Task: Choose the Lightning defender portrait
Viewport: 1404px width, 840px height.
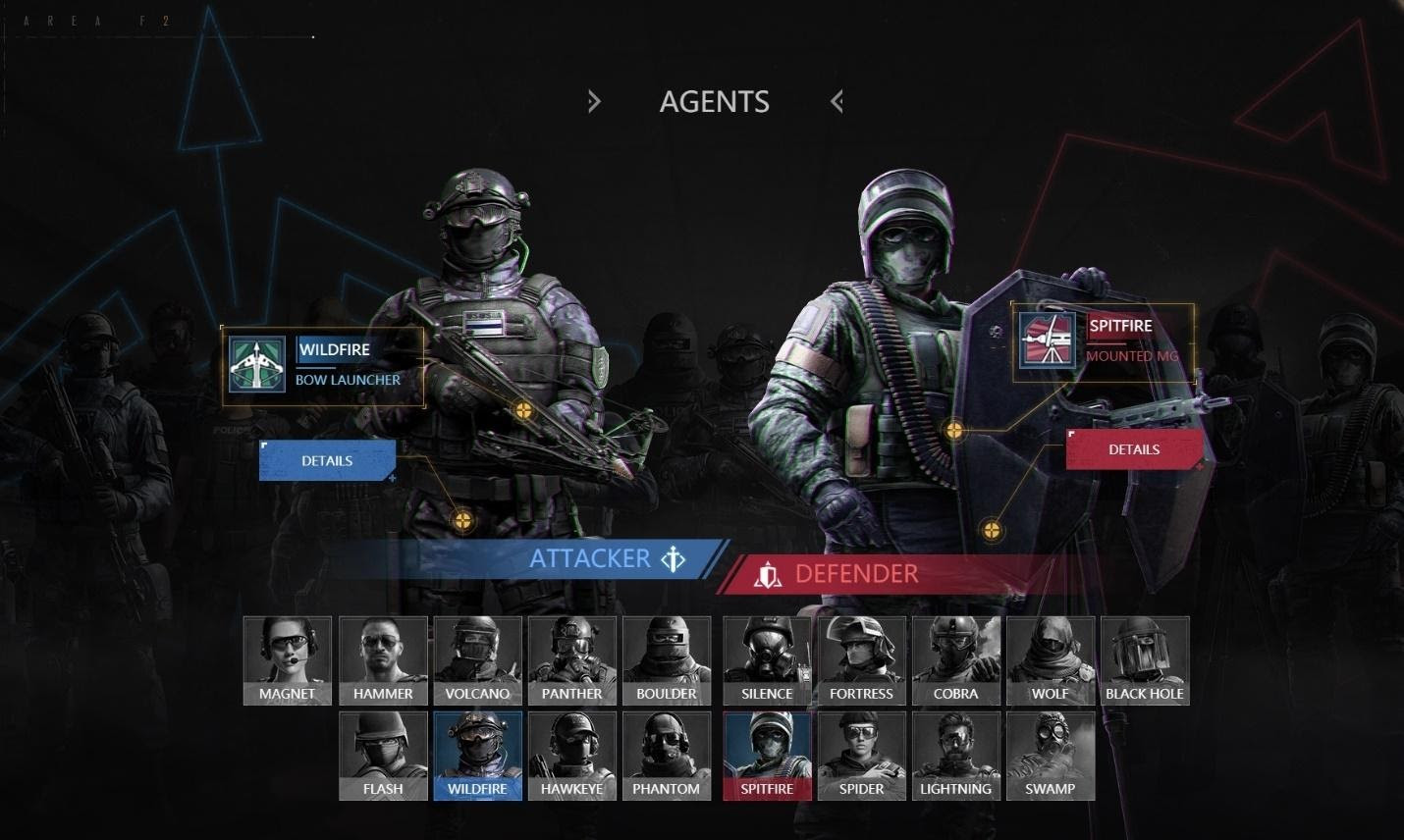Action: click(x=955, y=755)
